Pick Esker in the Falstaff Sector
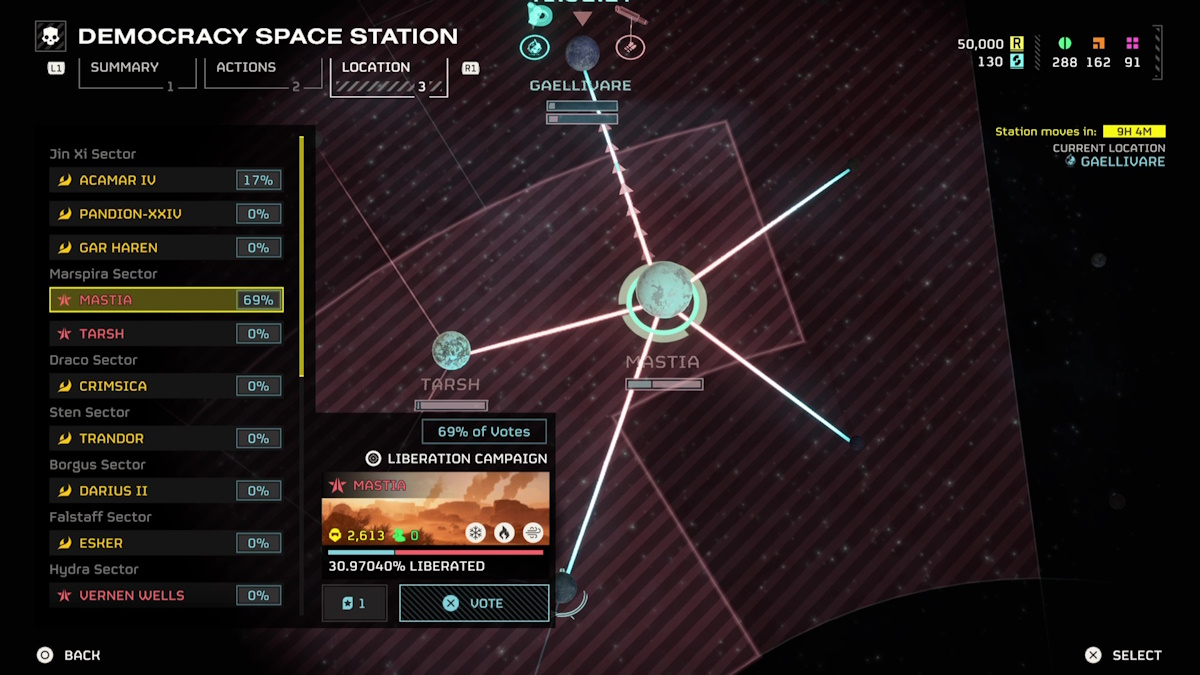Viewport: 1200px width, 675px height. pos(166,543)
